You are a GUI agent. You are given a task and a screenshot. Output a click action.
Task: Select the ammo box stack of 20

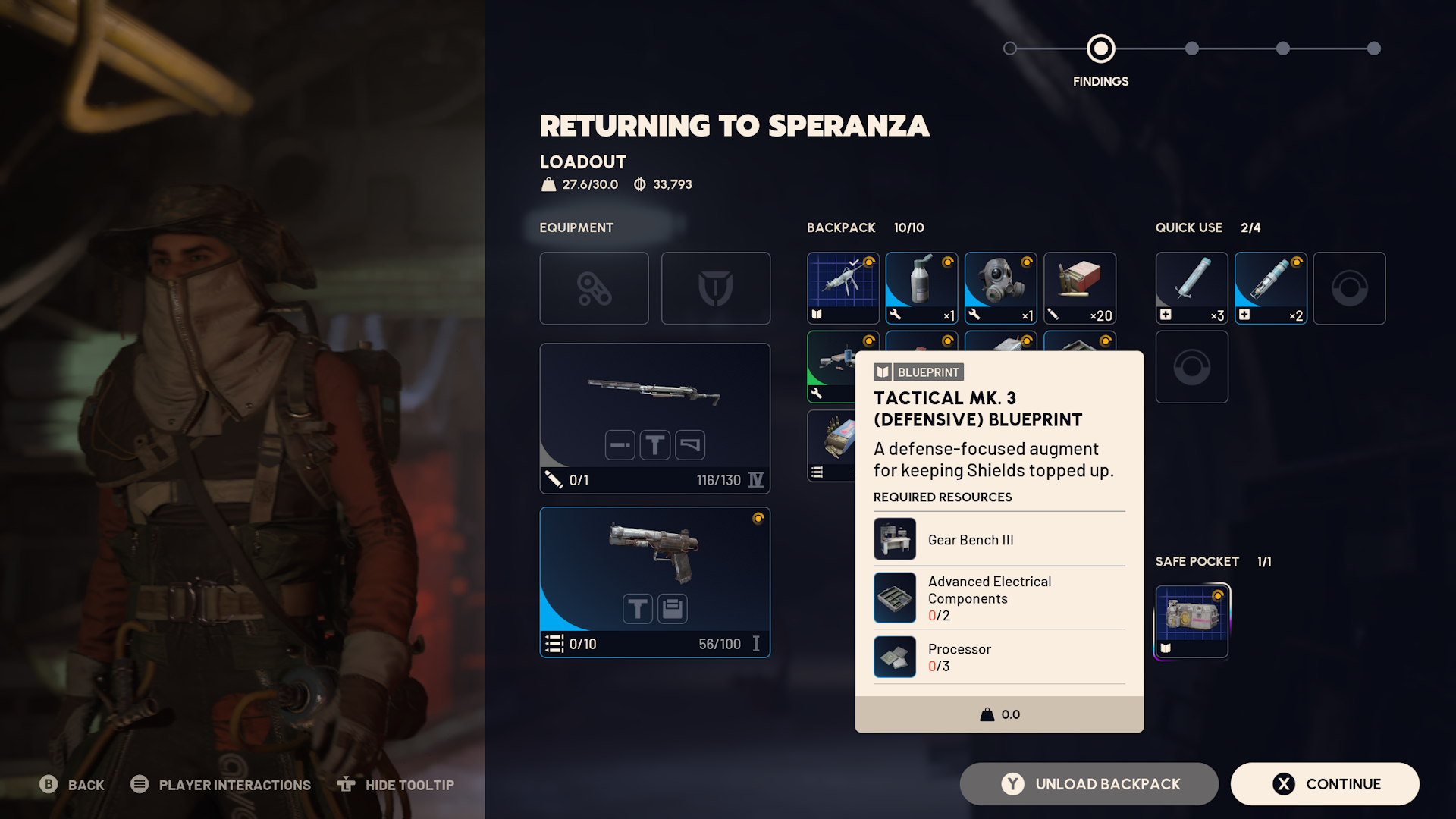1079,288
